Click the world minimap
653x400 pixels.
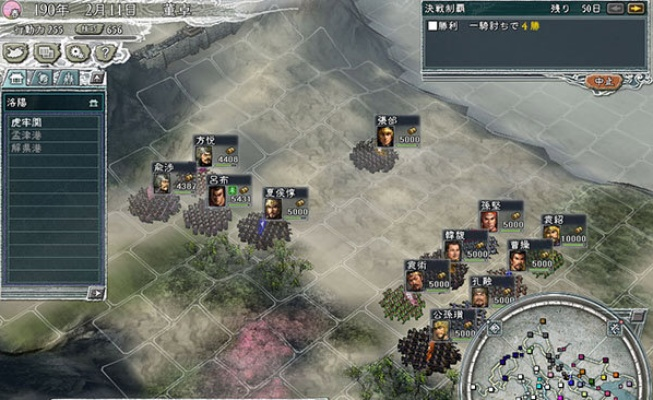(x=560, y=355)
